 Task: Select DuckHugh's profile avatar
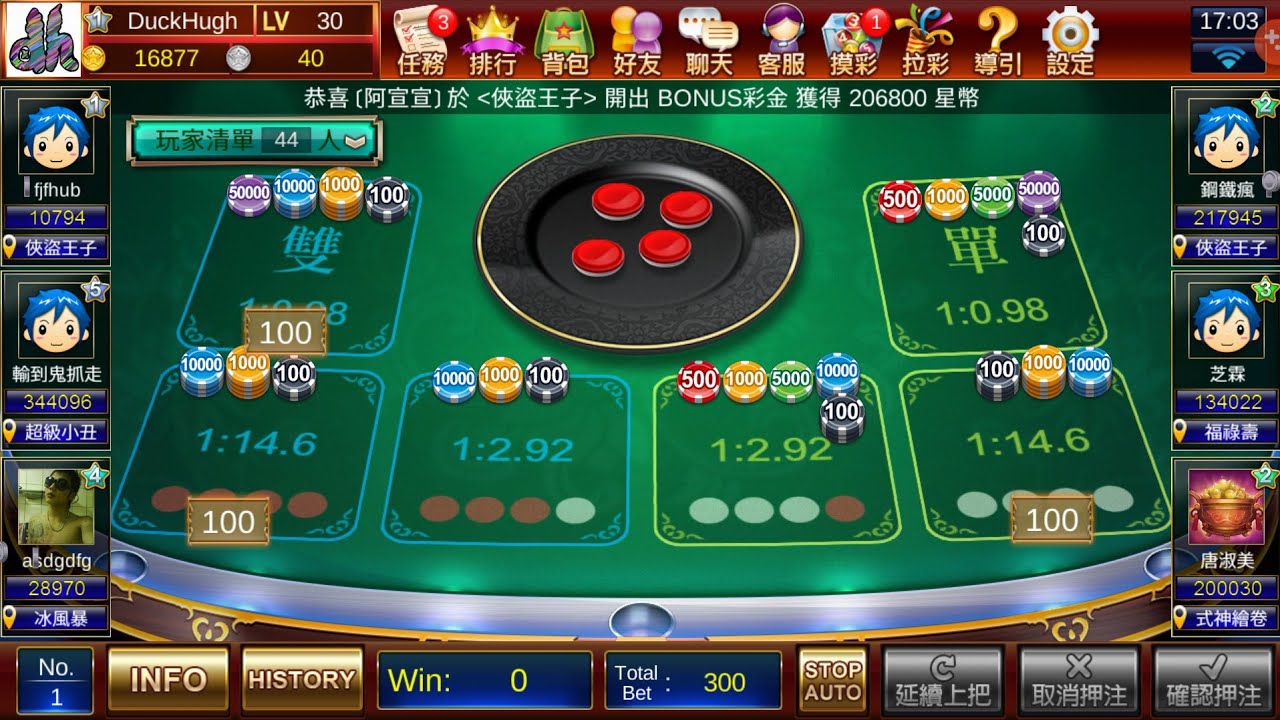[x=44, y=40]
